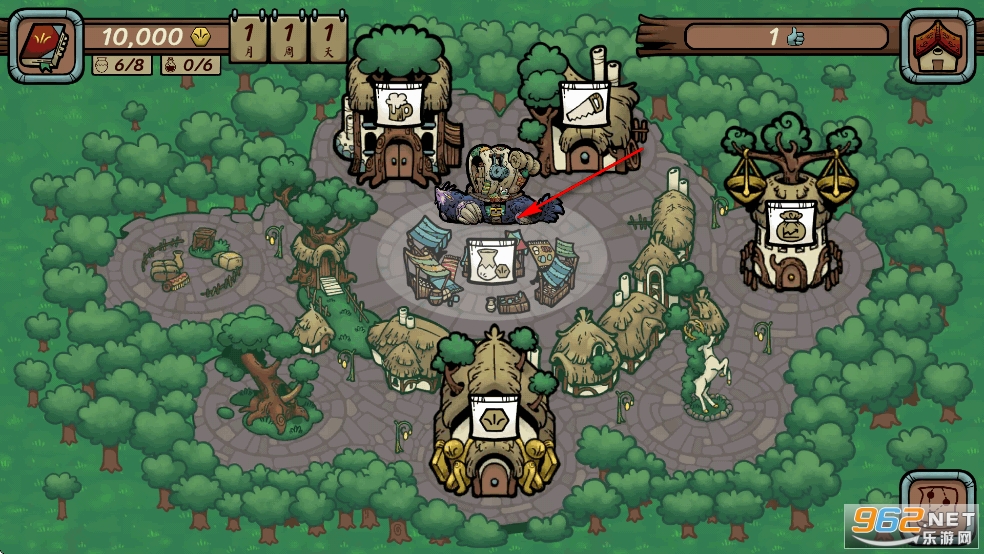Select the market stall potion banner
Screen dimensions: 984x554
click(x=490, y=263)
